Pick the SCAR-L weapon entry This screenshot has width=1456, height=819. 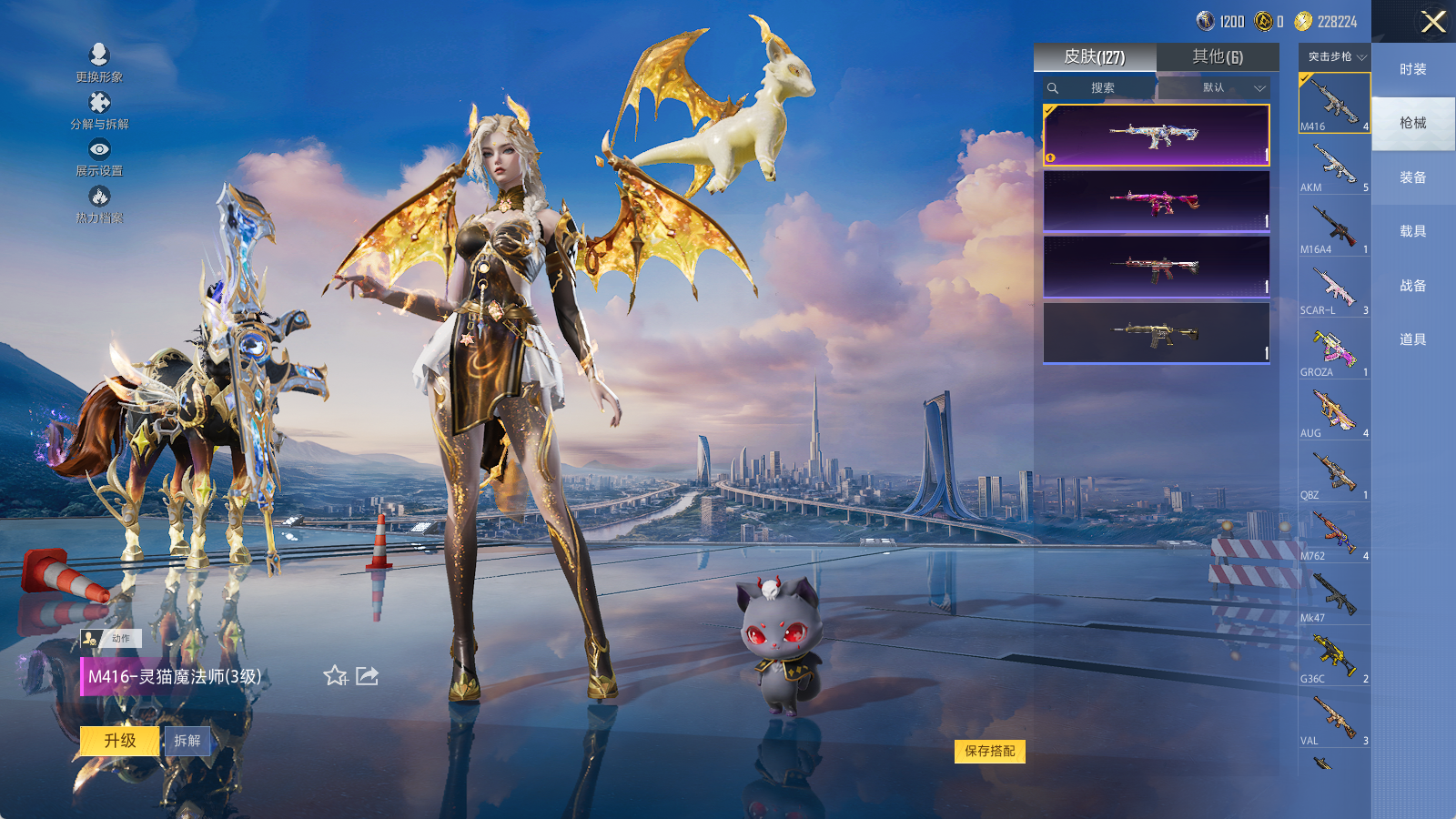1334,289
